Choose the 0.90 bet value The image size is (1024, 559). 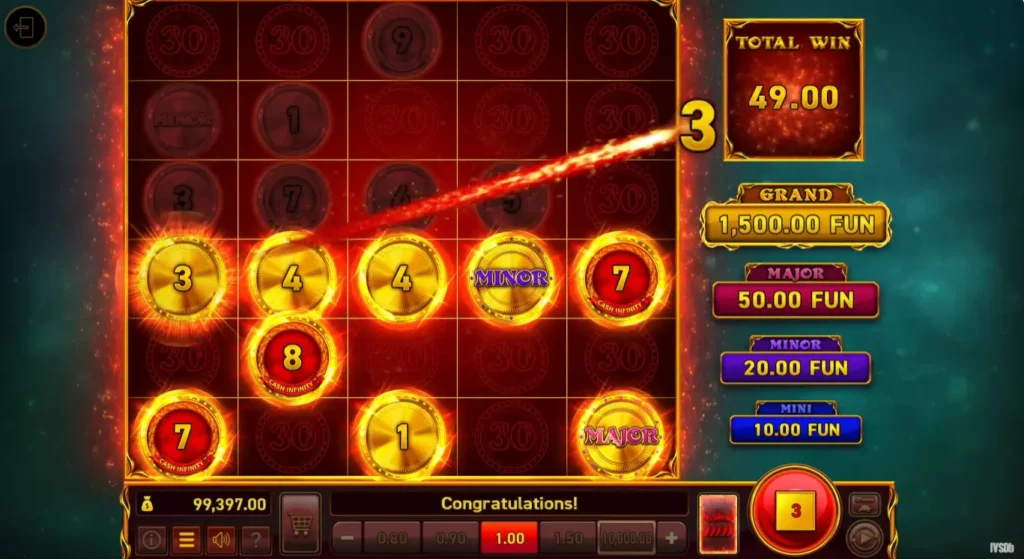tap(450, 537)
